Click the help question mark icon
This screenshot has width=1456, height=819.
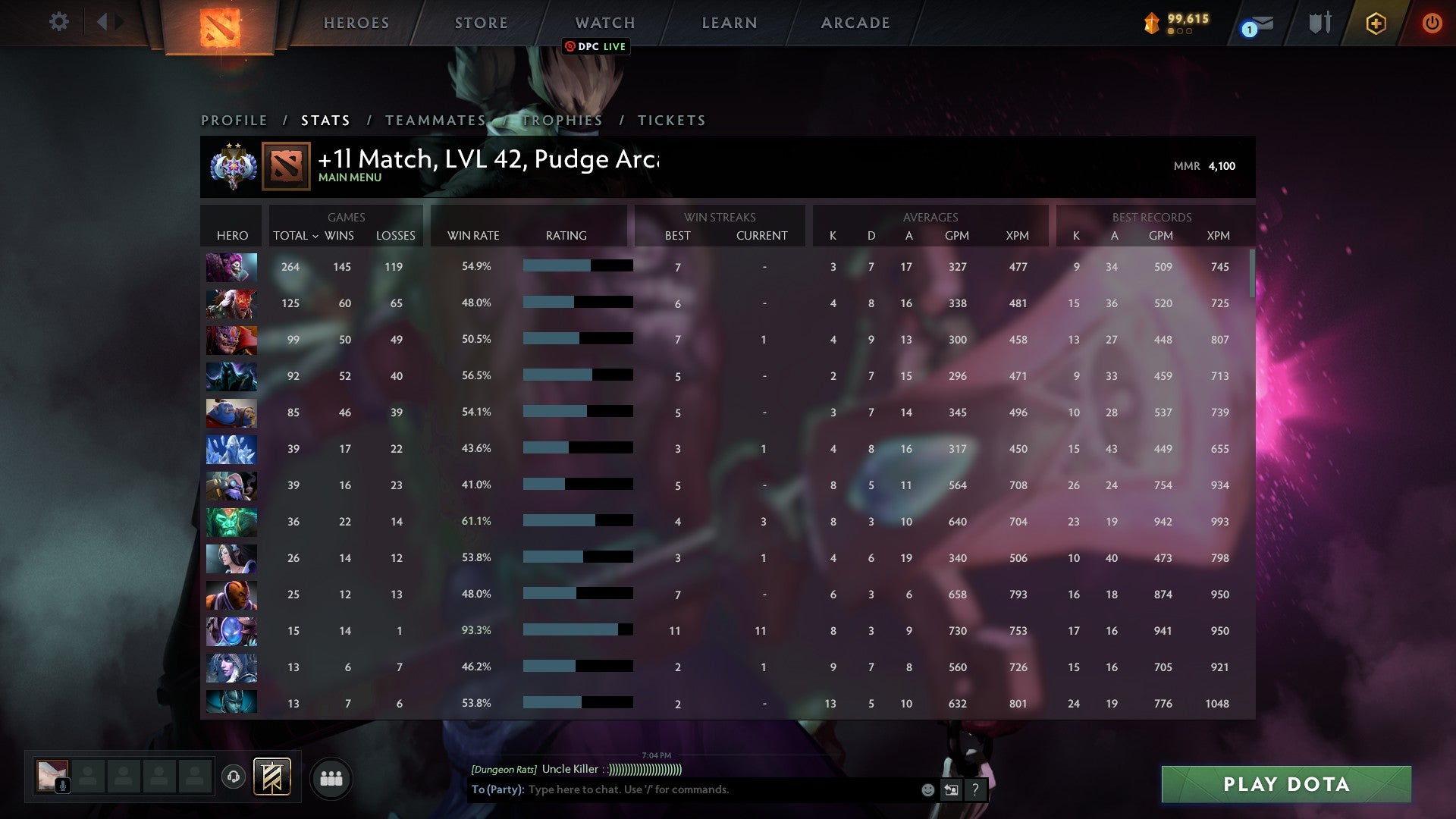974,789
